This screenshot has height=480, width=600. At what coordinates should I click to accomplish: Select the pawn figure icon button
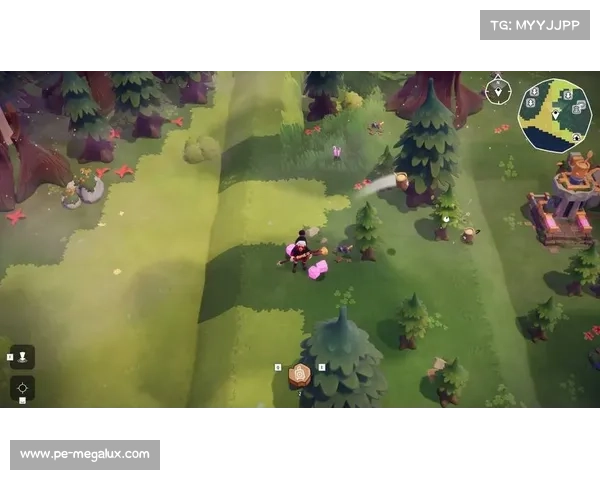pyautogui.click(x=22, y=356)
